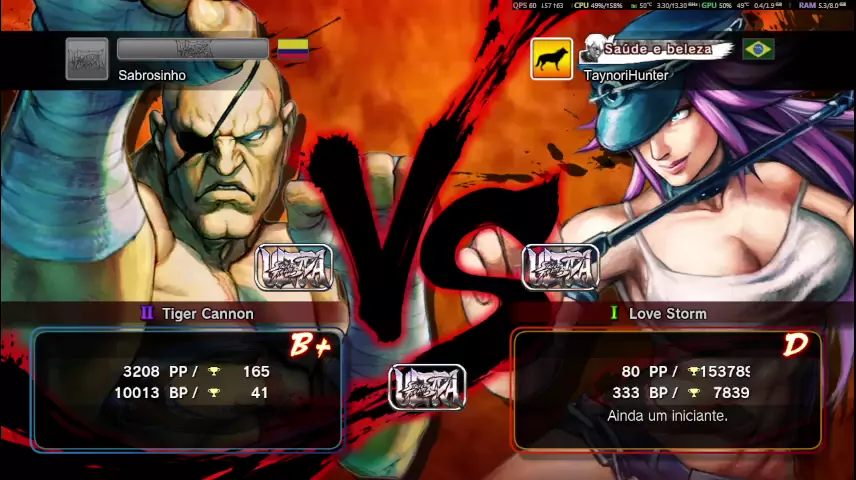This screenshot has height=480, width=856.
Task: Select the "Saúde e beleza" title banner
Action: 659,49
